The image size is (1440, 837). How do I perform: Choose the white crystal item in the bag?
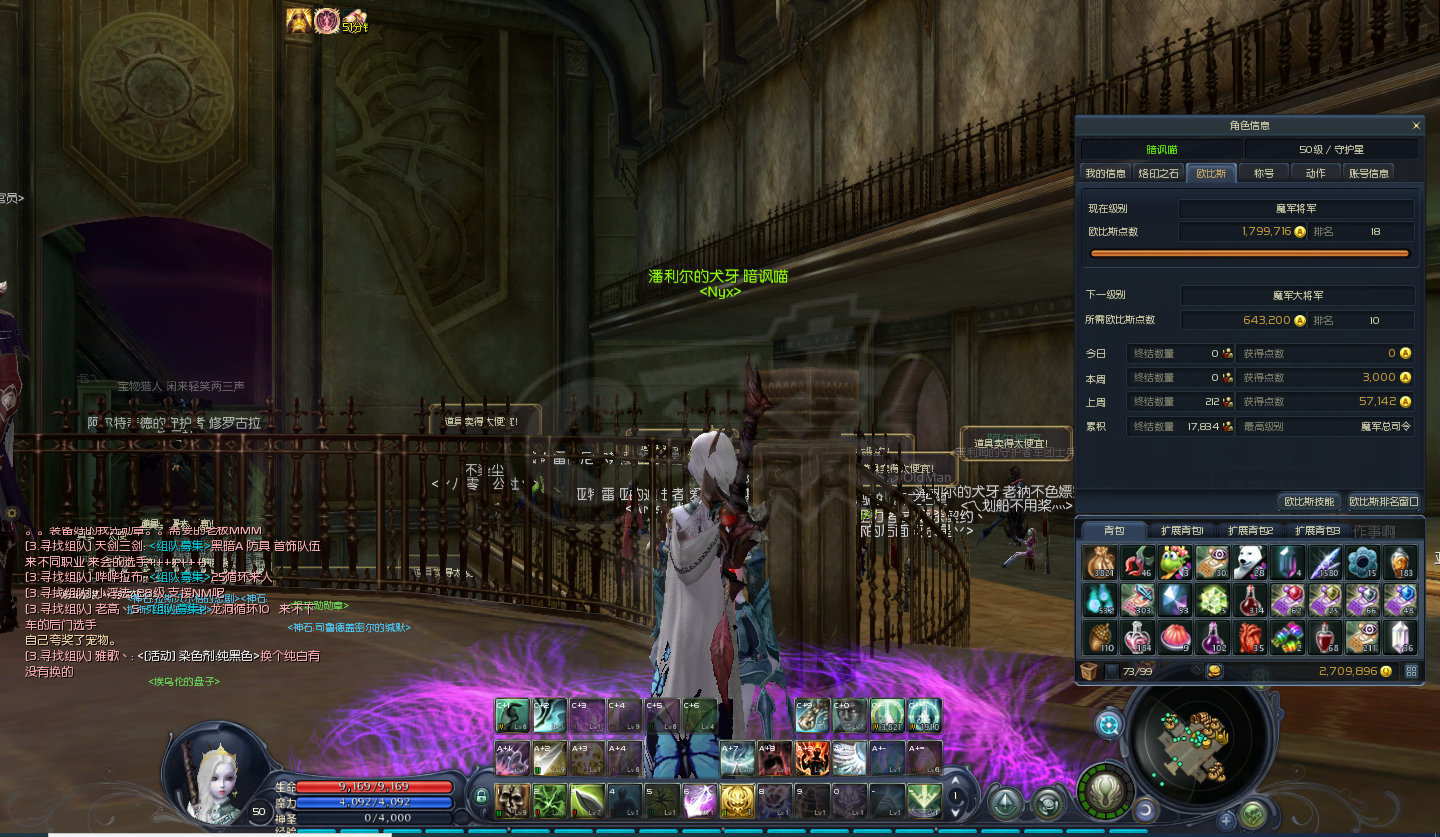[x=1400, y=636]
